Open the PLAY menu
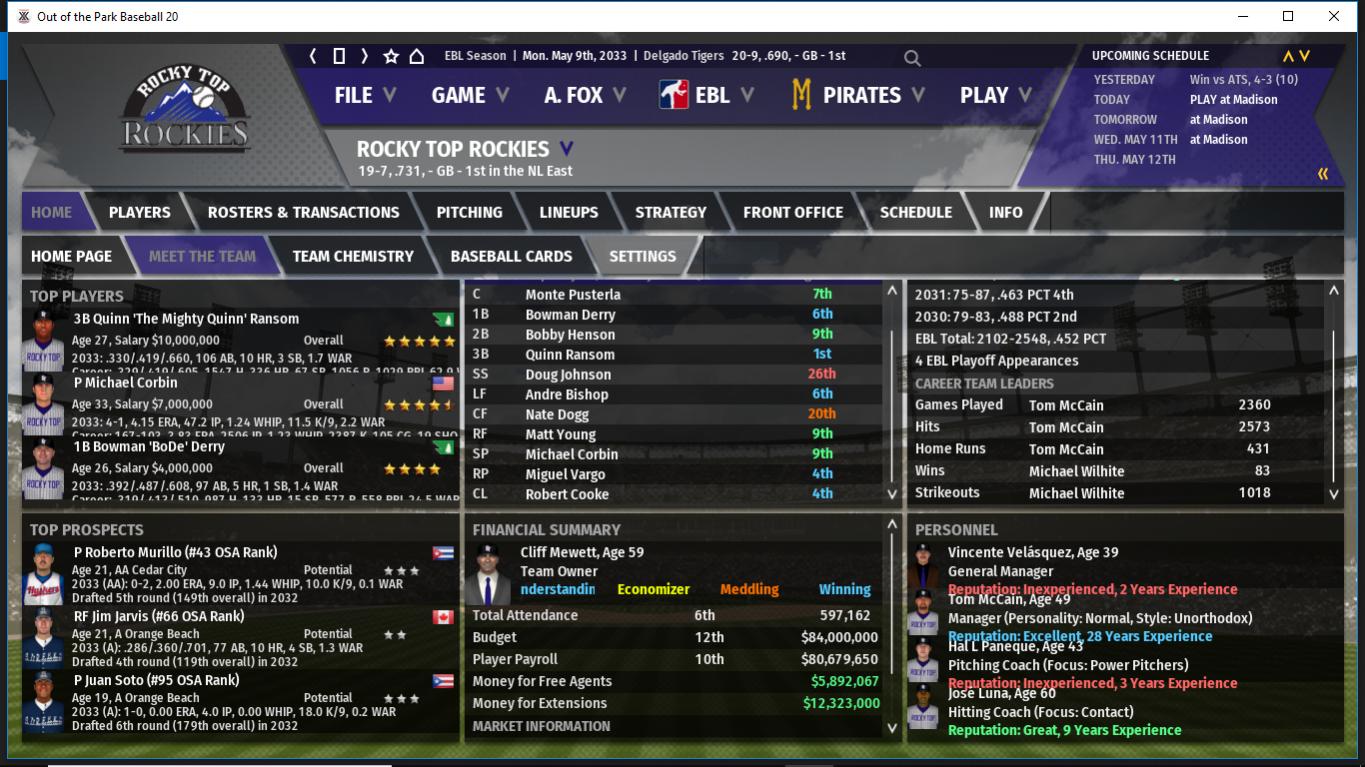 coord(995,95)
